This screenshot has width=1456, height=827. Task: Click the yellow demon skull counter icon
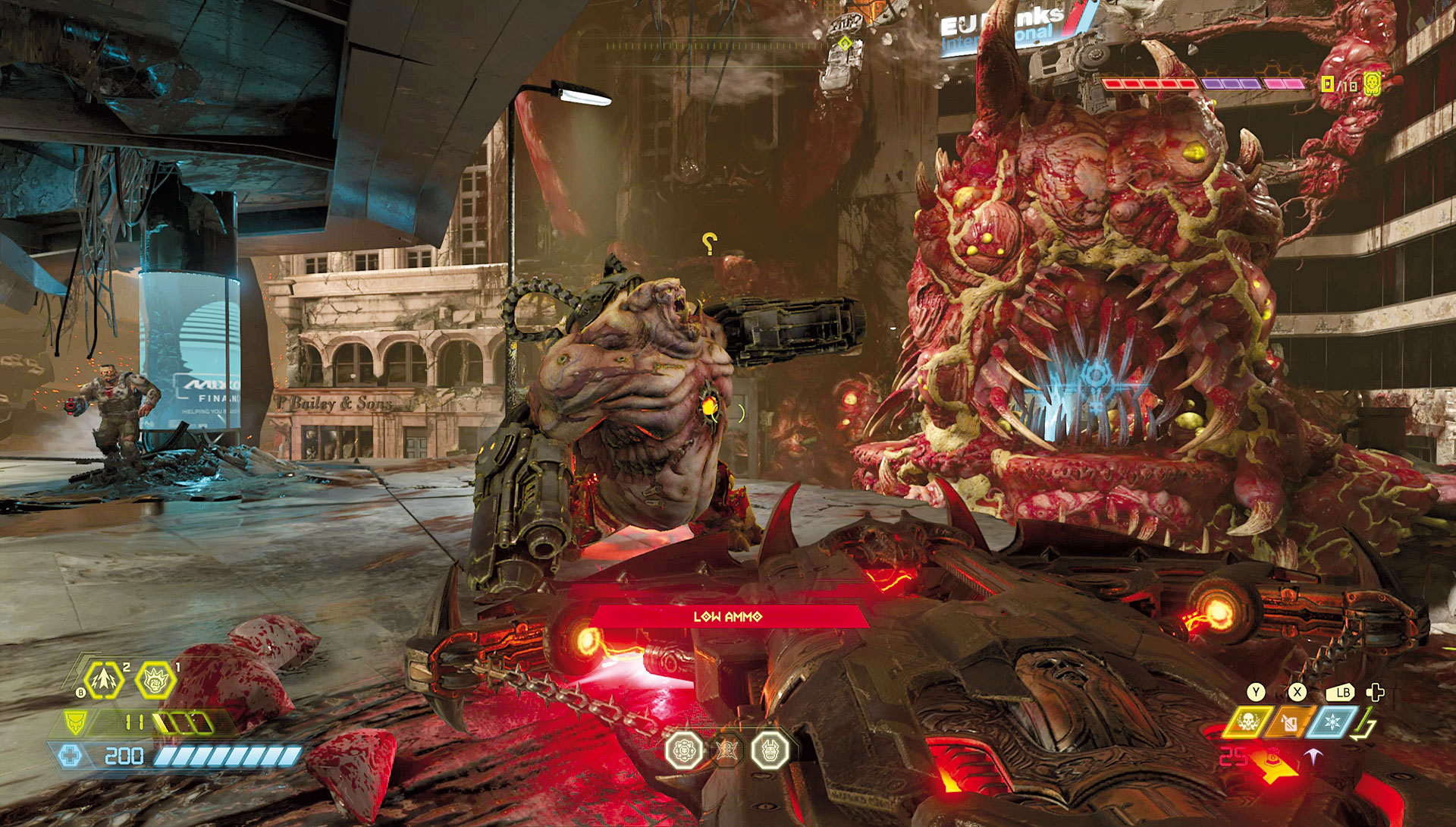(1371, 83)
